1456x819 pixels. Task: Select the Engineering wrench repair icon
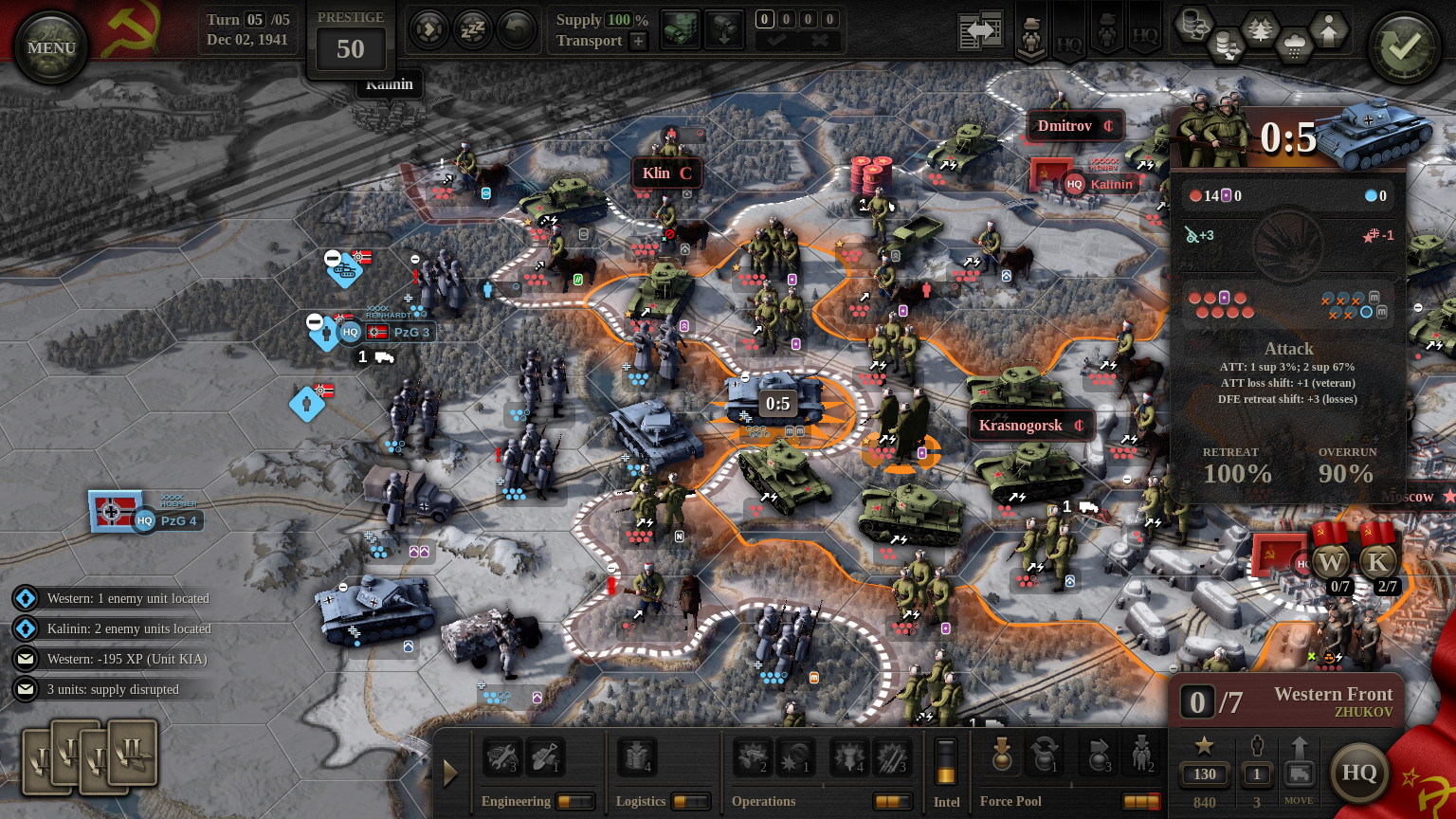[x=501, y=755]
